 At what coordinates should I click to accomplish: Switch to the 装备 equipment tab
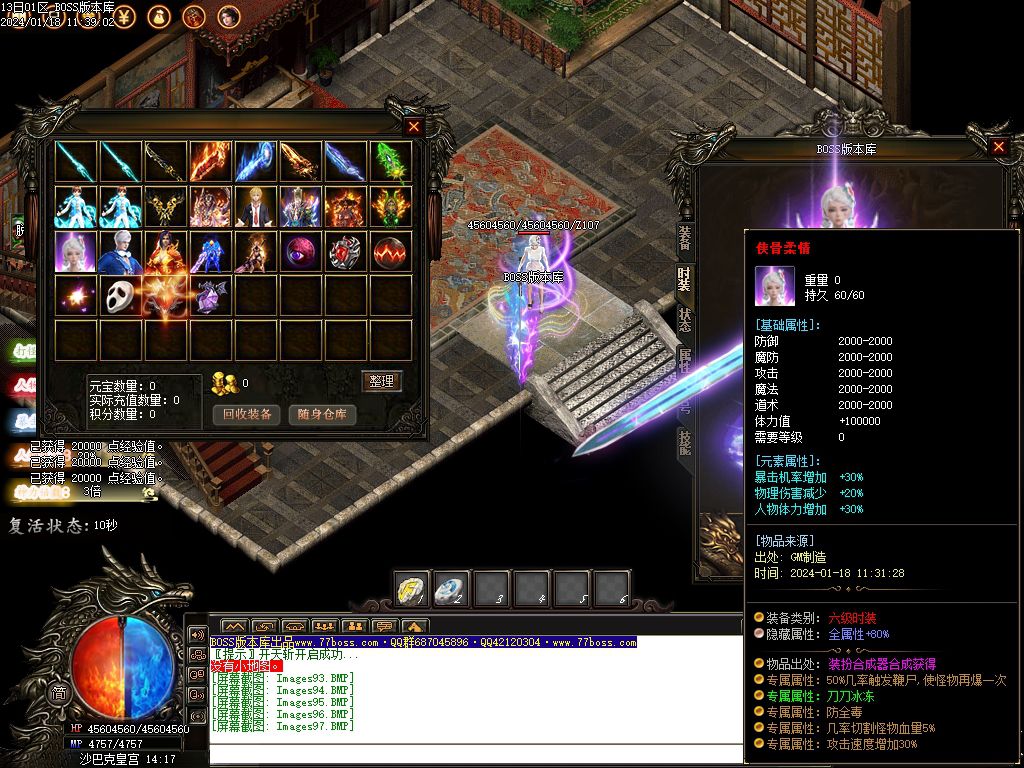[x=685, y=238]
